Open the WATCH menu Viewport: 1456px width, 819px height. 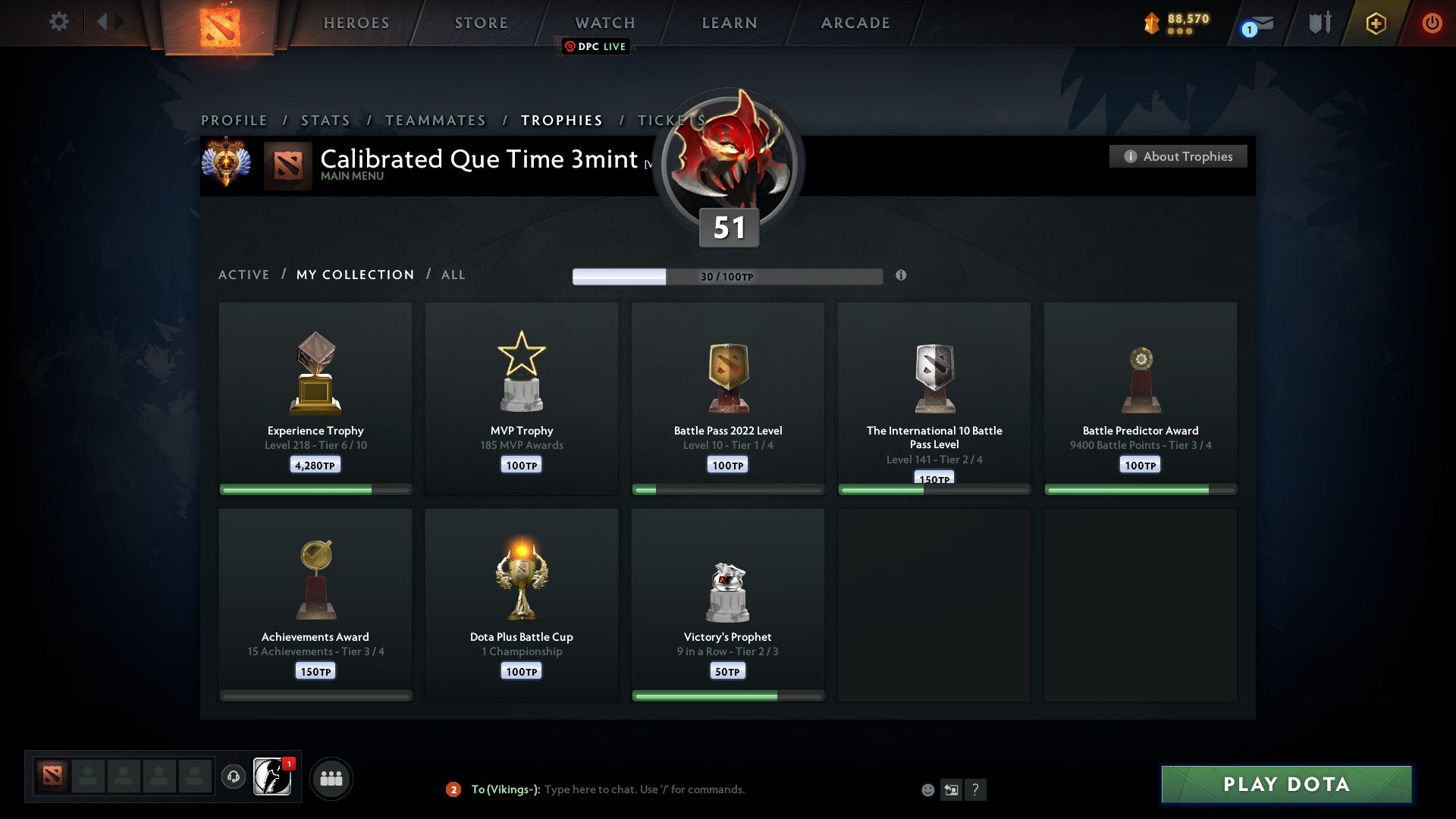pos(604,23)
